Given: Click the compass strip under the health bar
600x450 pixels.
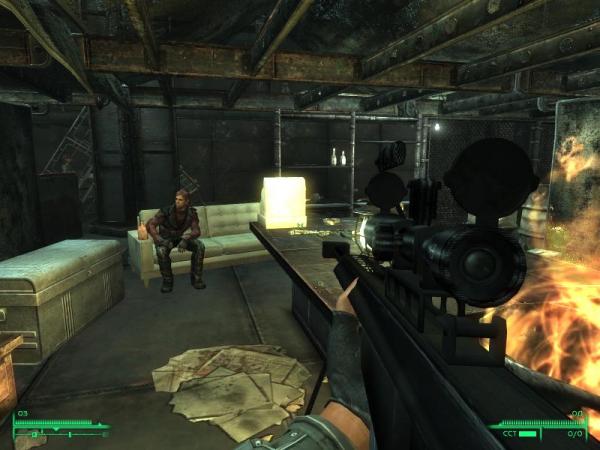Looking at the screenshot, I should pyautogui.click(x=60, y=434).
